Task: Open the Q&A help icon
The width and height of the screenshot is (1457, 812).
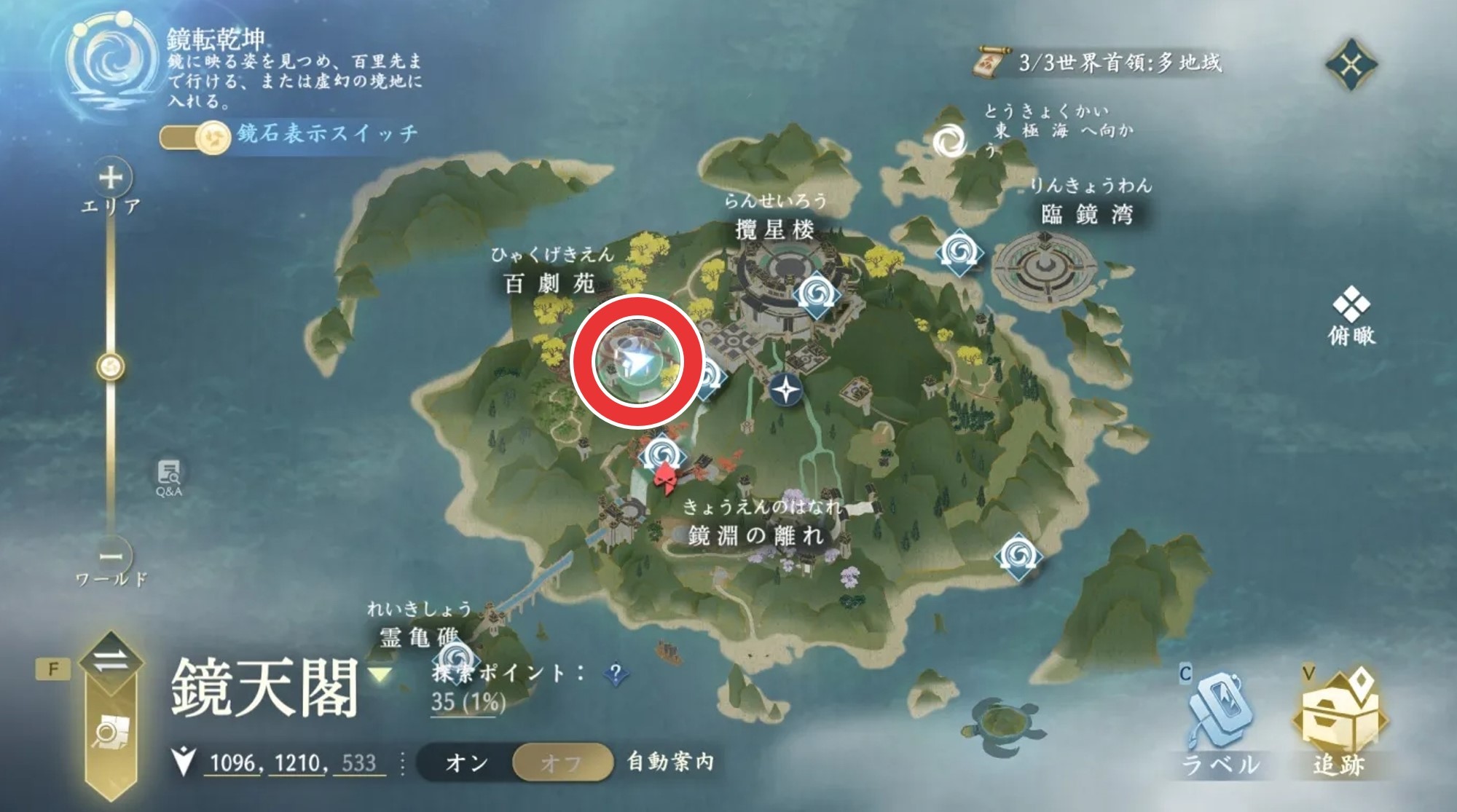Action: click(x=168, y=477)
